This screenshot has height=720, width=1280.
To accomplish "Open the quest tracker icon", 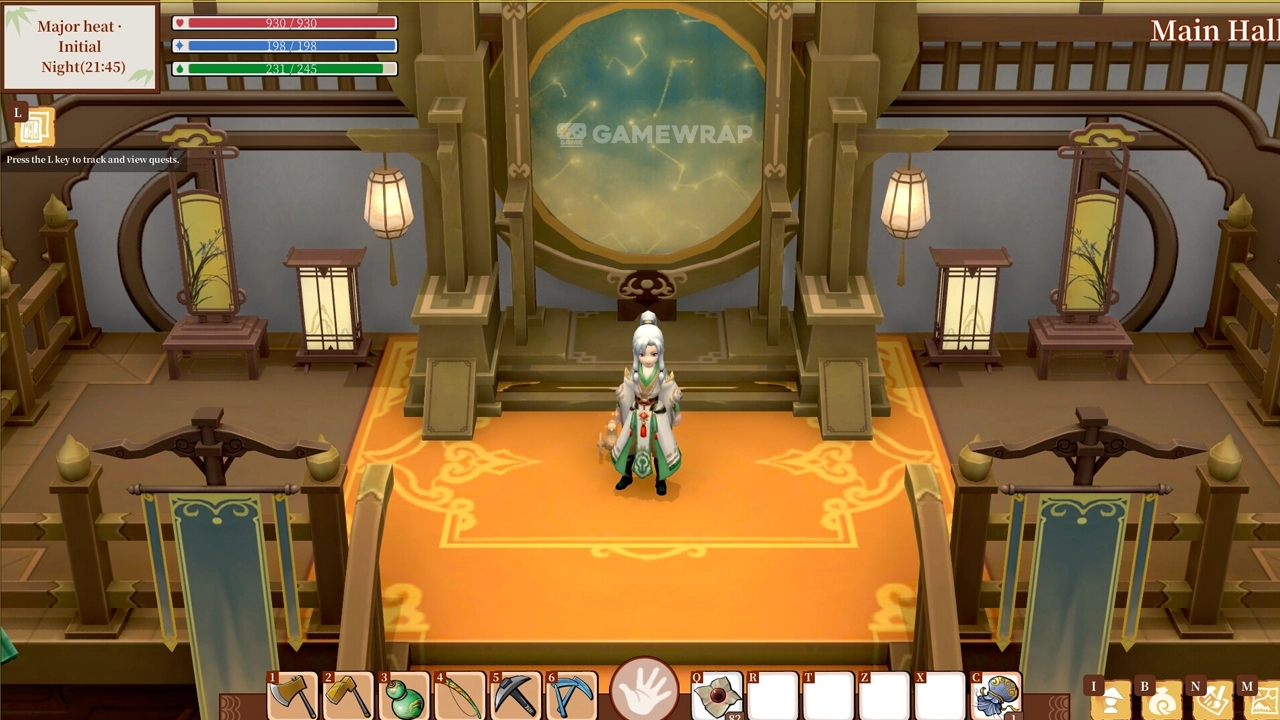I will (35, 128).
